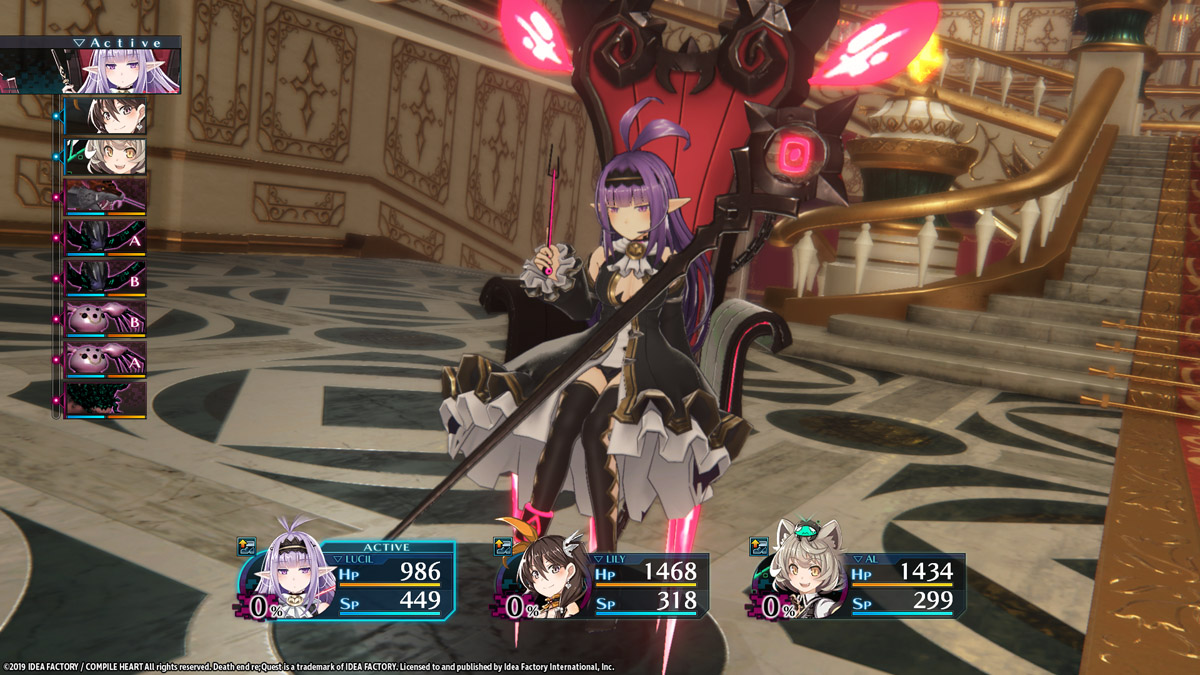The width and height of the screenshot is (1200, 675).
Task: Click Al's portrait in the turn order
Action: [106, 156]
